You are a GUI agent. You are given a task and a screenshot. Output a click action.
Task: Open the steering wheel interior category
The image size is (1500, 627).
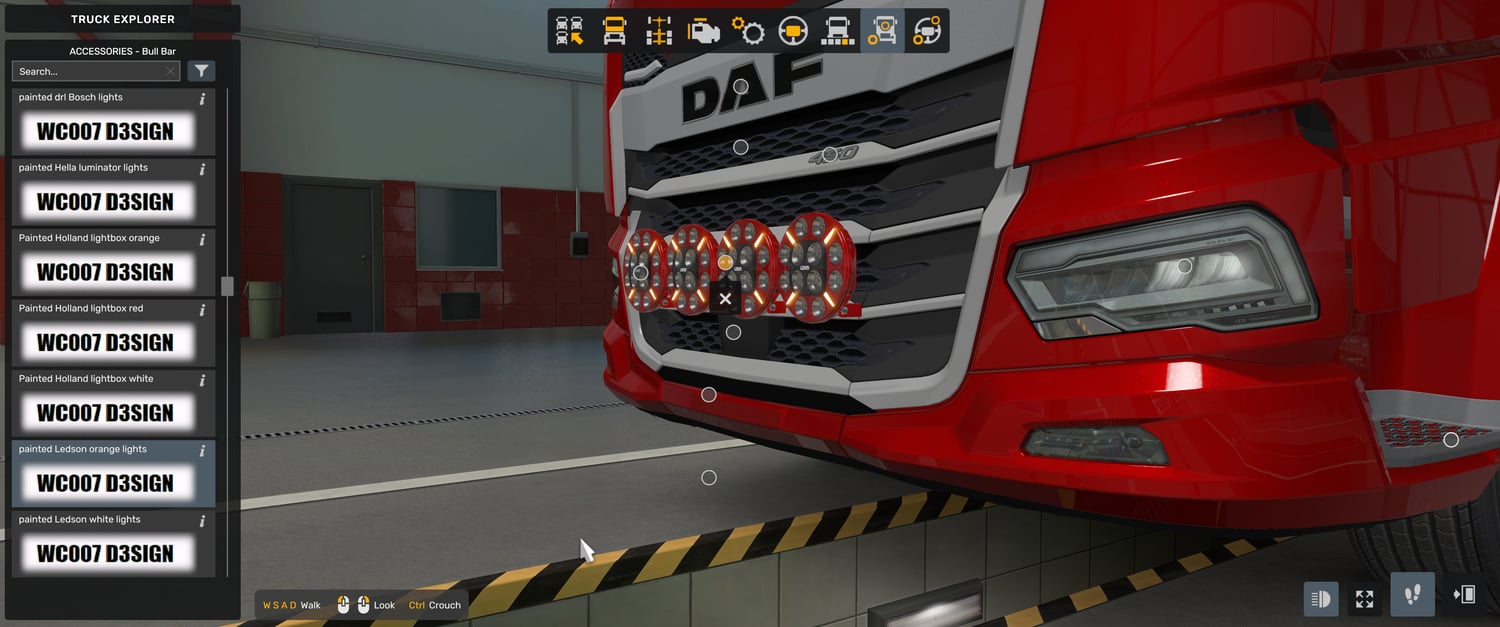[793, 31]
